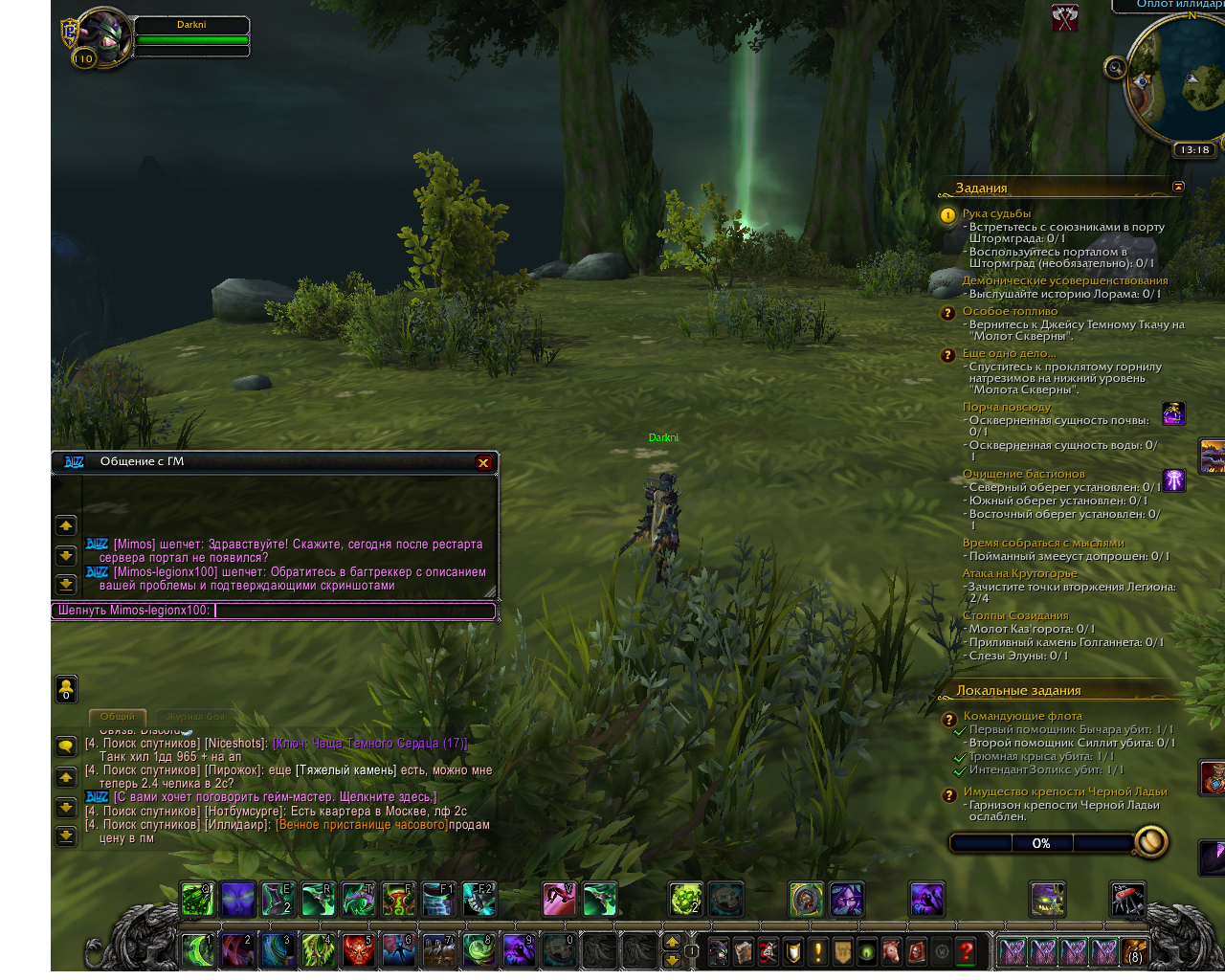Use the Очищение бастионов quest item
The height and width of the screenshot is (980, 1225).
[1174, 480]
